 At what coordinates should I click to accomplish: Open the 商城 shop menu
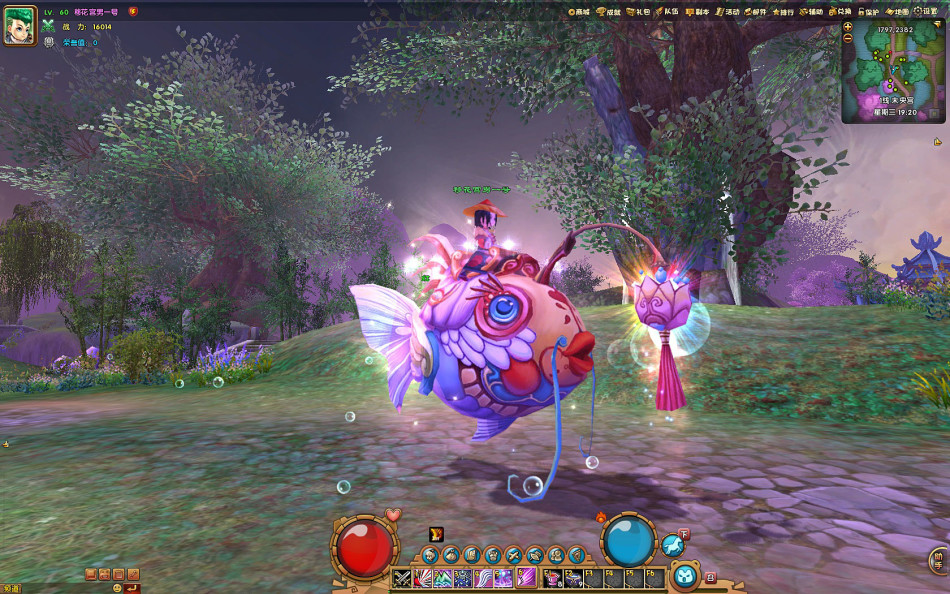point(579,12)
